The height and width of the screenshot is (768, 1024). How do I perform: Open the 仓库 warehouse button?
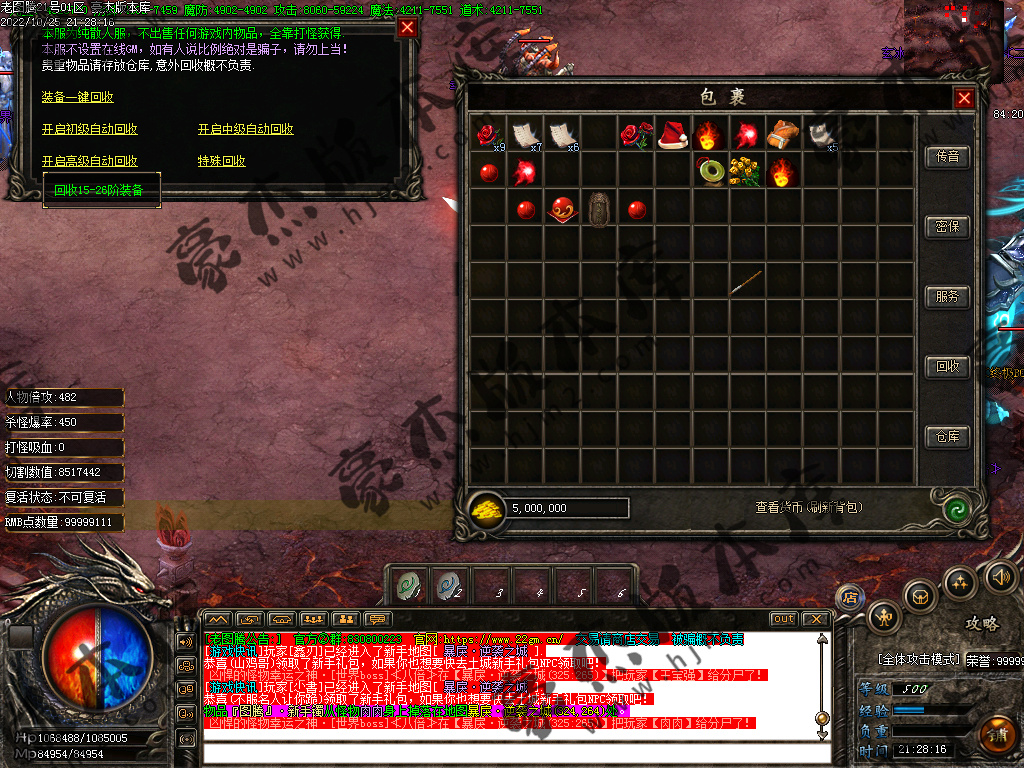947,437
